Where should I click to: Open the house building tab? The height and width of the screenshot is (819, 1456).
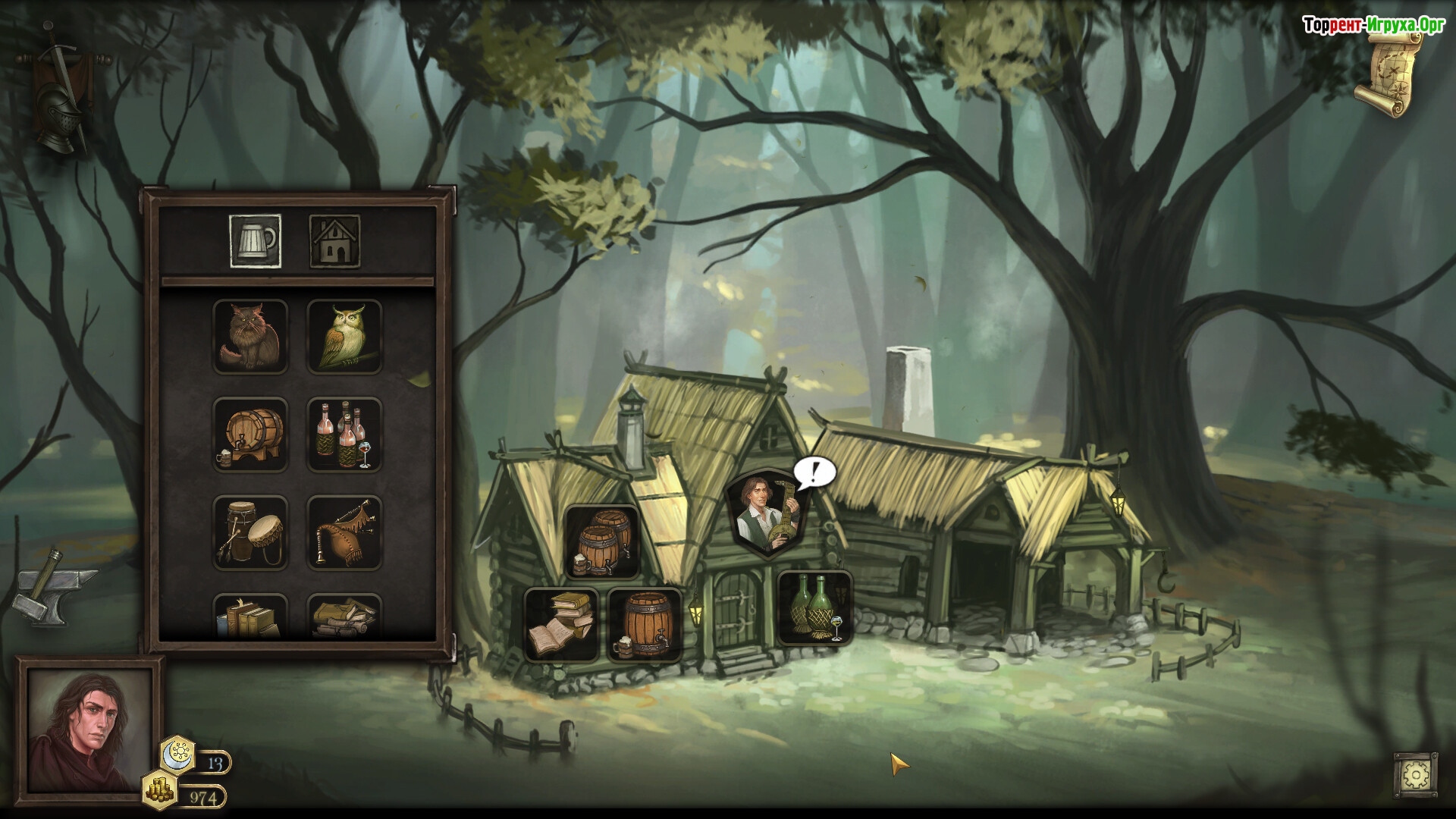334,241
